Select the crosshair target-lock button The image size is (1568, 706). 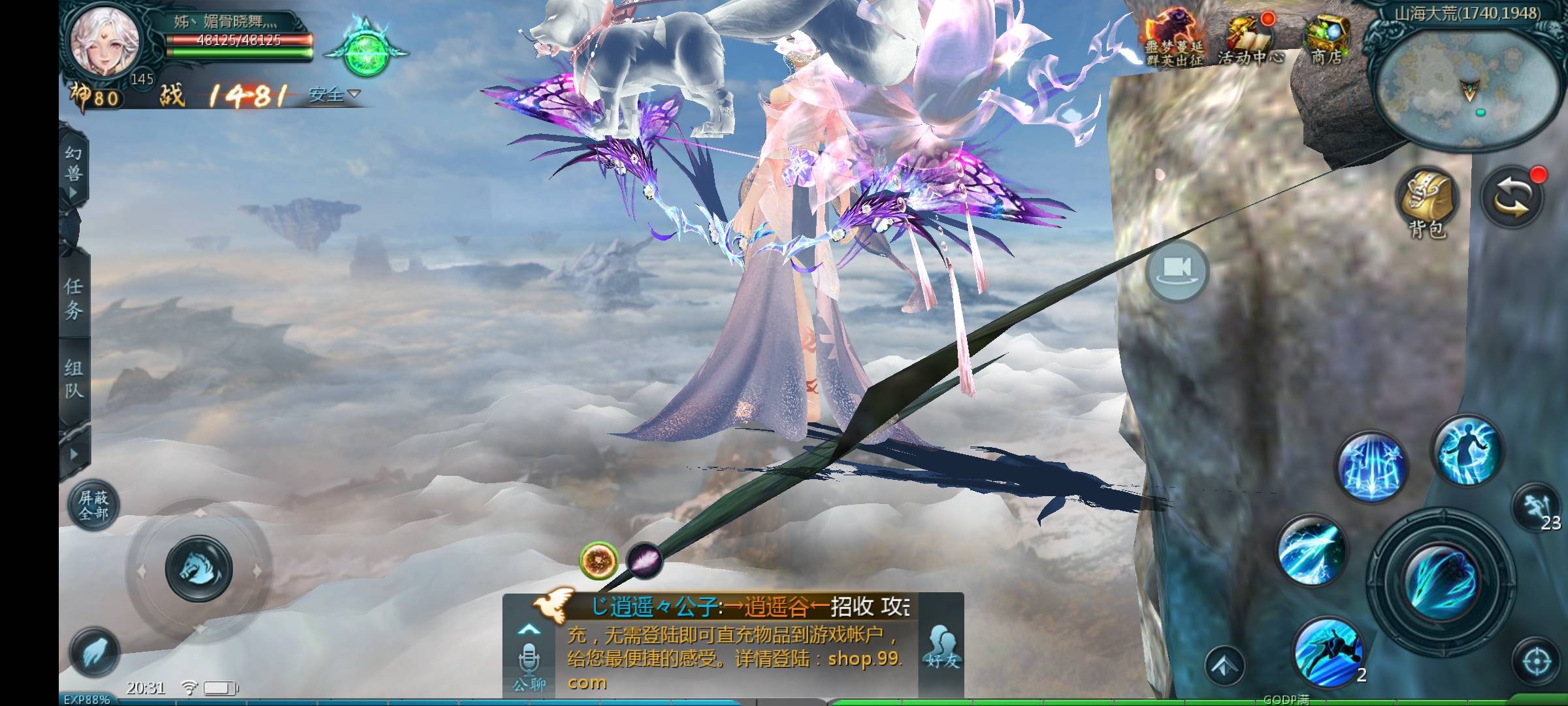pos(1537,662)
